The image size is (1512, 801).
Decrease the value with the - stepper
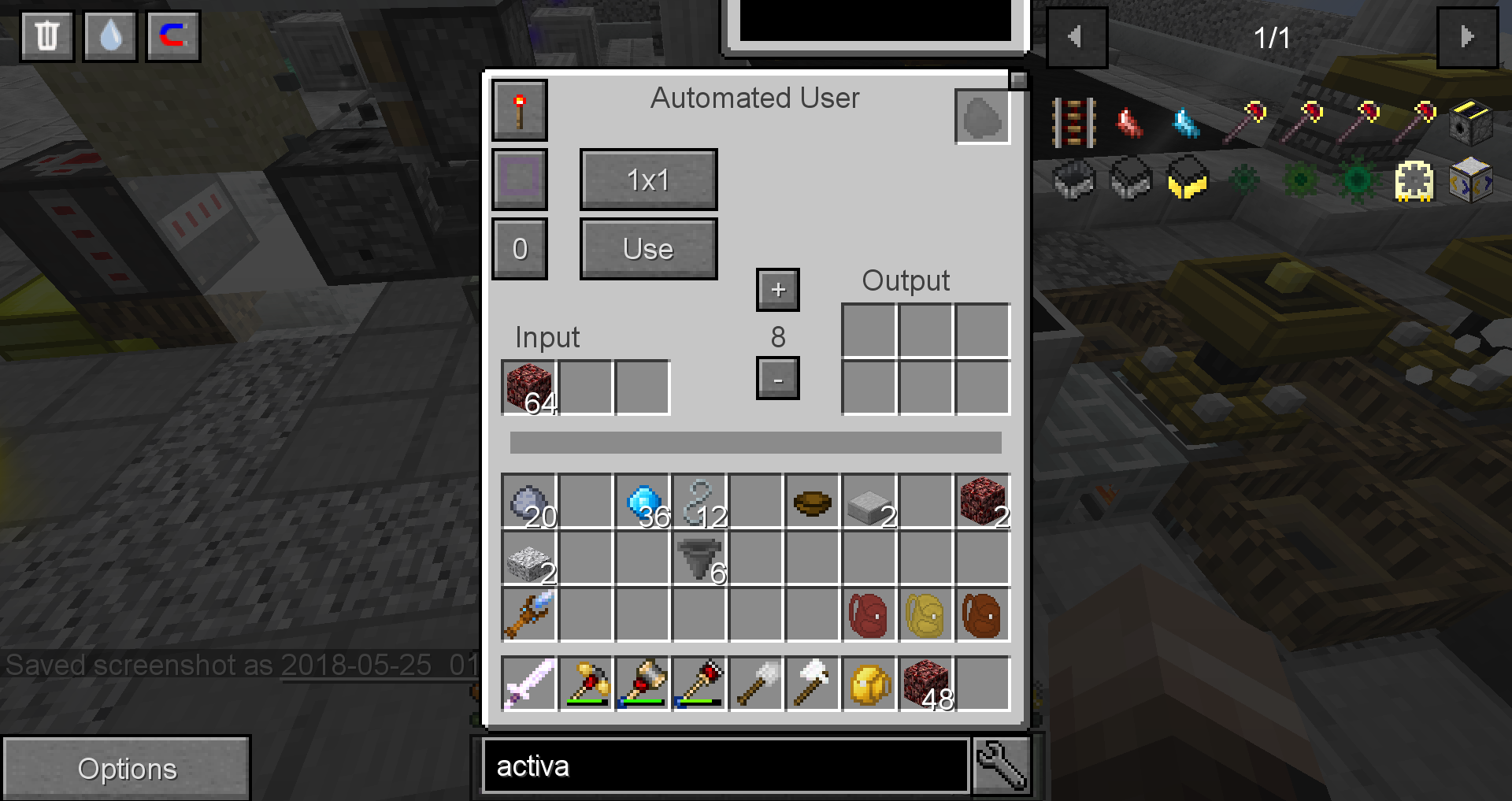pos(777,379)
